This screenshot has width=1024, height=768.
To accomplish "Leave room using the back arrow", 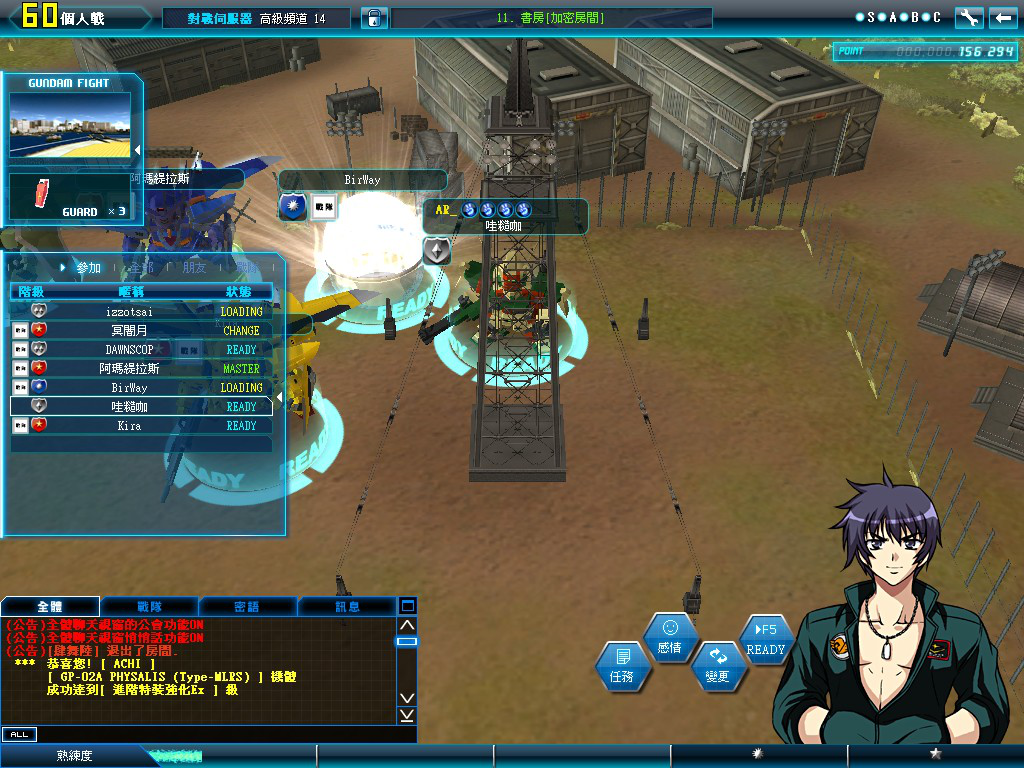I will coord(1003,18).
